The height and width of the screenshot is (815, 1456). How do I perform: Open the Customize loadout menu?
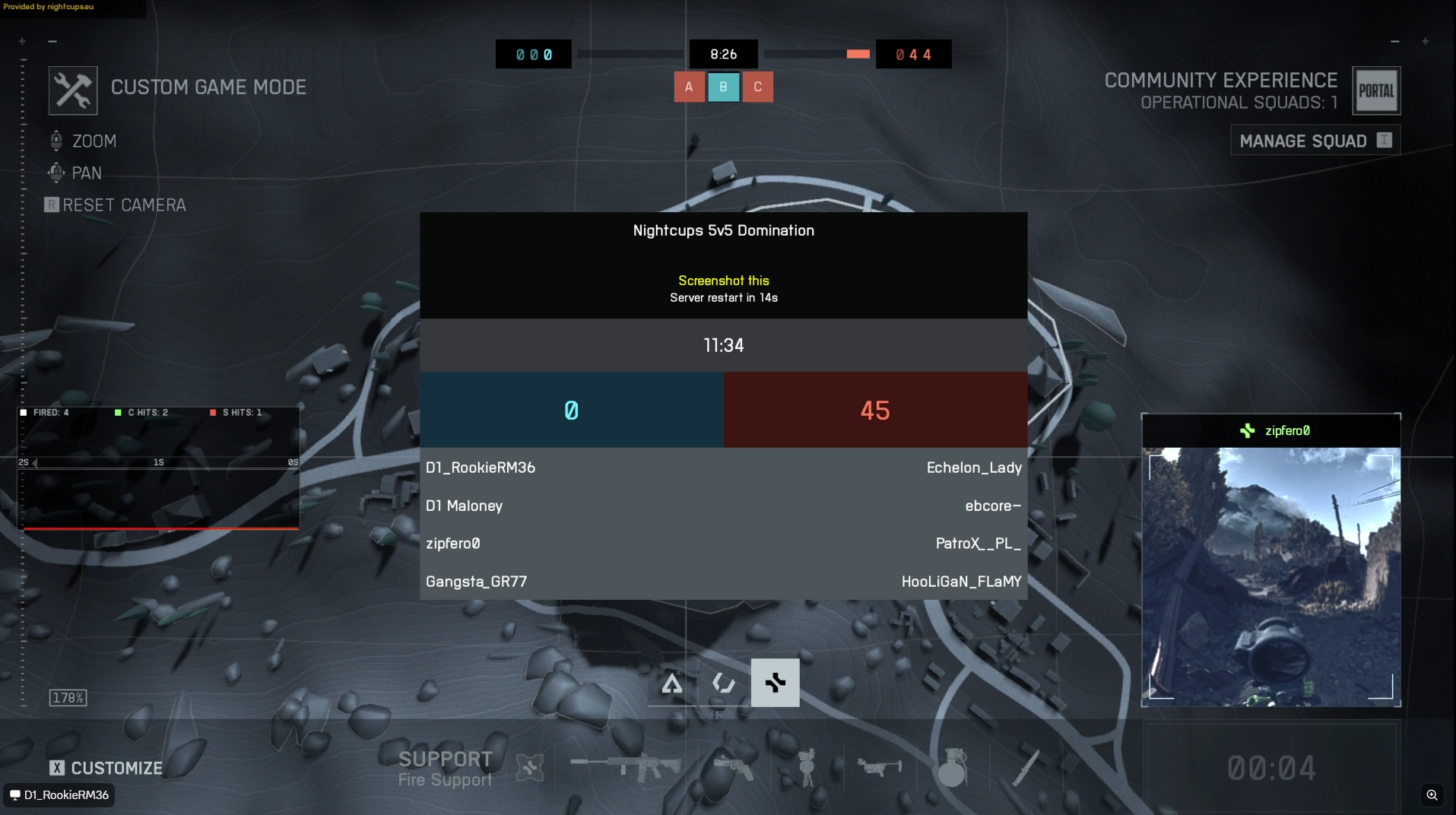click(x=106, y=768)
